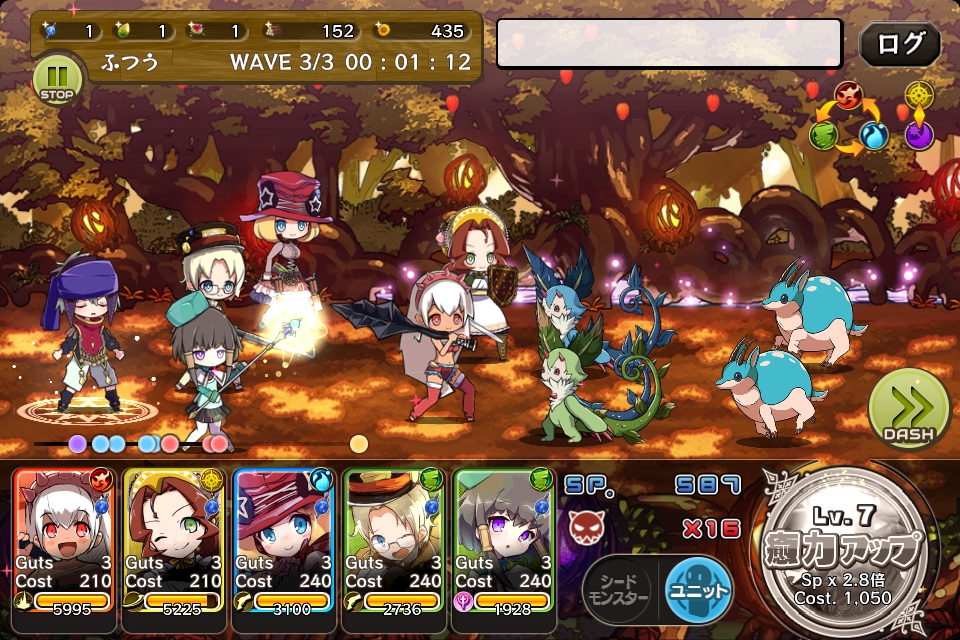Image resolution: width=960 pixels, height=640 pixels.
Task: Summon the purple-eyed gray-haired unit card
Action: coord(504,538)
